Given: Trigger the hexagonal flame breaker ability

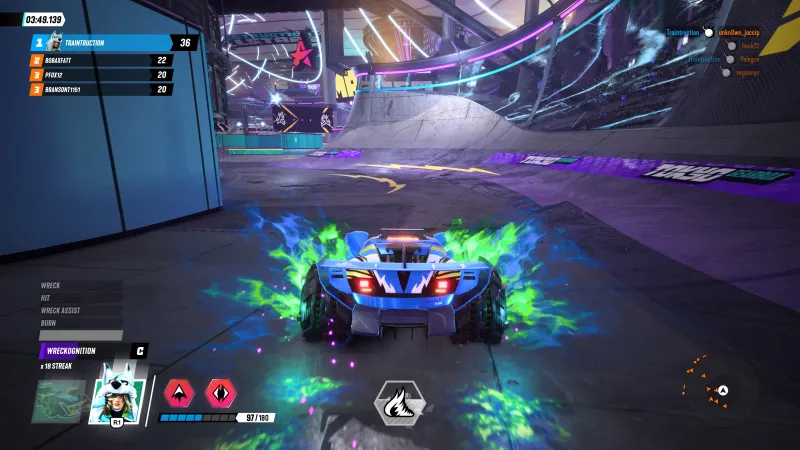Looking at the screenshot, I should point(399,401).
